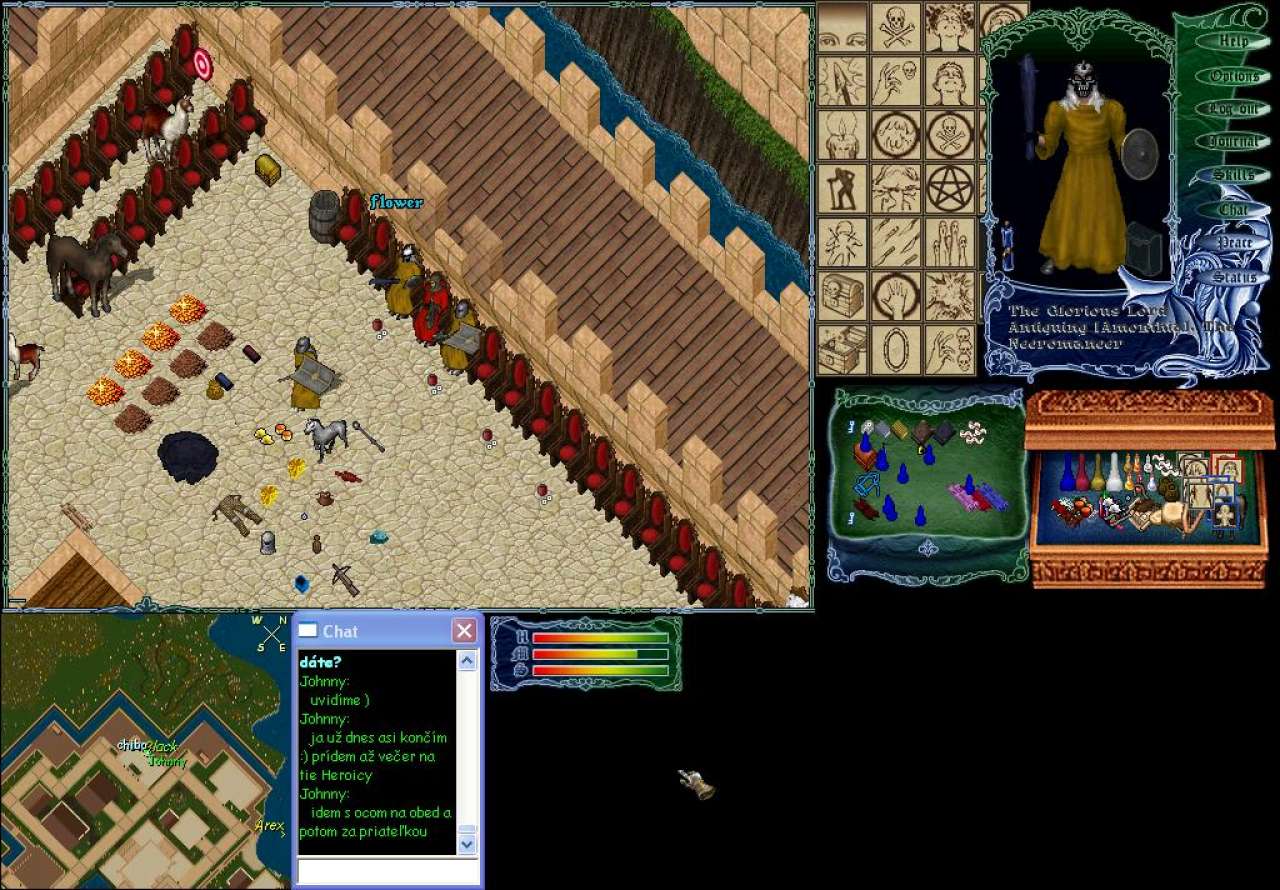Toggle the Peace combat mode button
The height and width of the screenshot is (890, 1280).
1234,243
